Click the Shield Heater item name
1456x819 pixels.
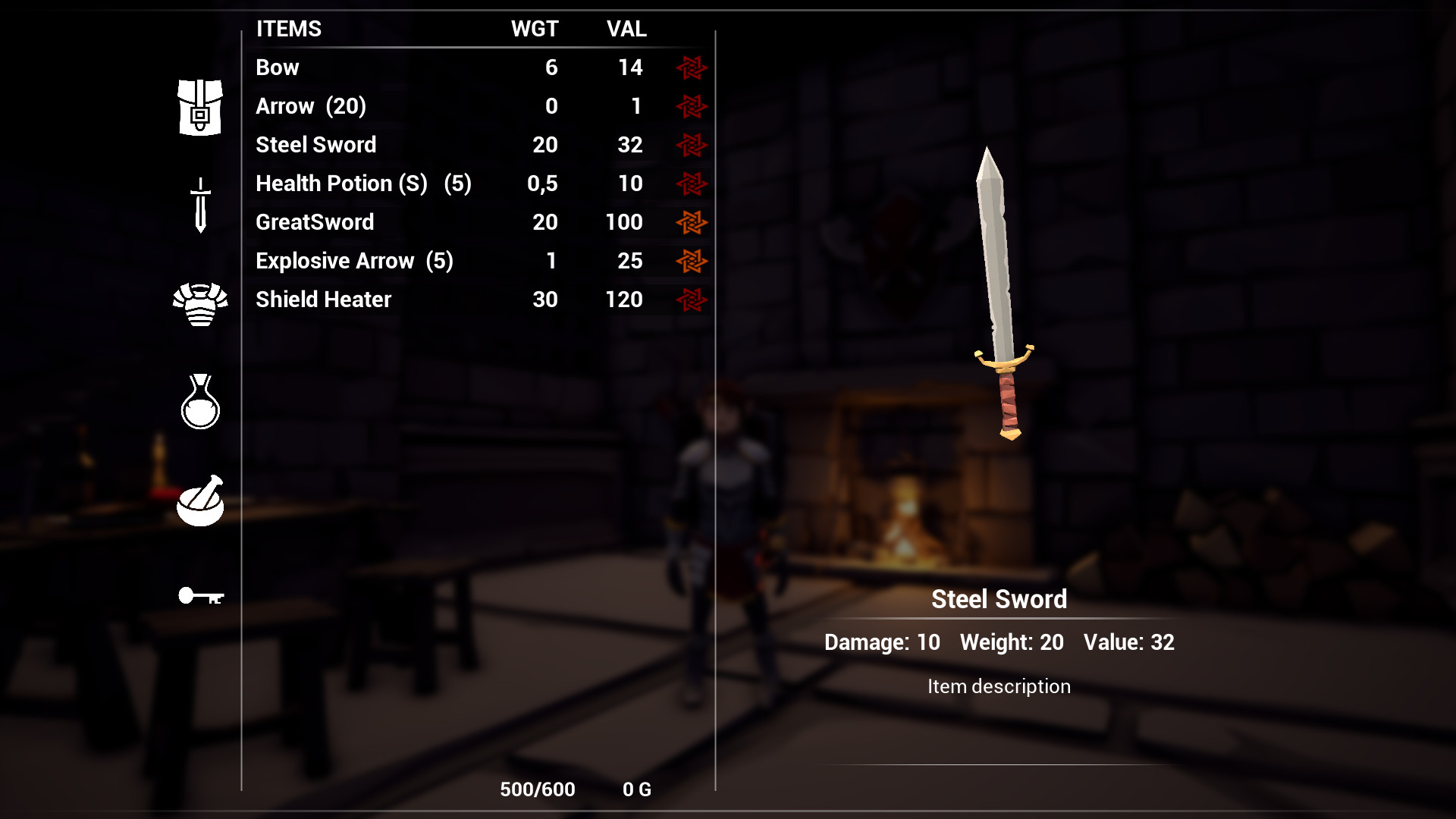pos(322,300)
